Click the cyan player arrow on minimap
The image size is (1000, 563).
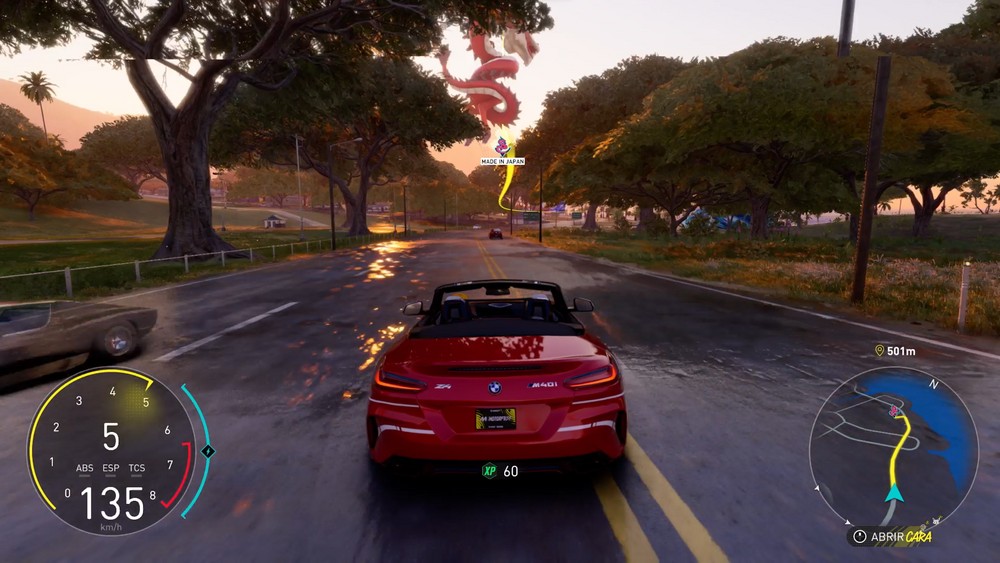click(x=893, y=492)
